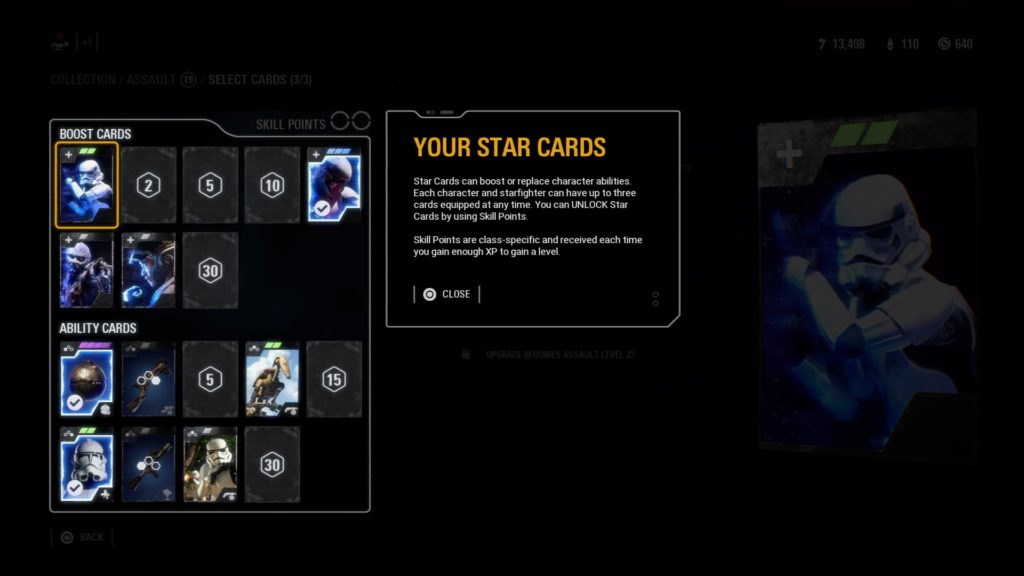
Task: Select the goggled trooper boost card
Action: pos(87,270)
